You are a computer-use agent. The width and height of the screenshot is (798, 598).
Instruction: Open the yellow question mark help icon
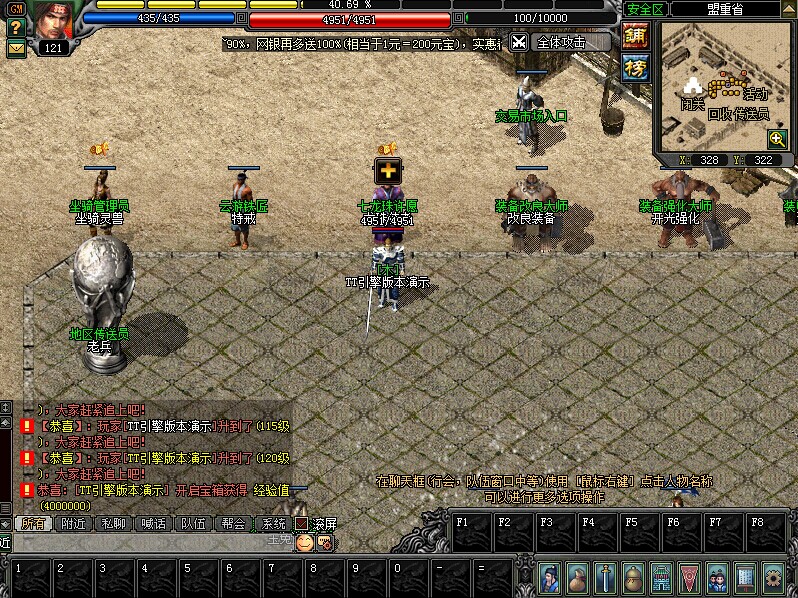pos(15,28)
